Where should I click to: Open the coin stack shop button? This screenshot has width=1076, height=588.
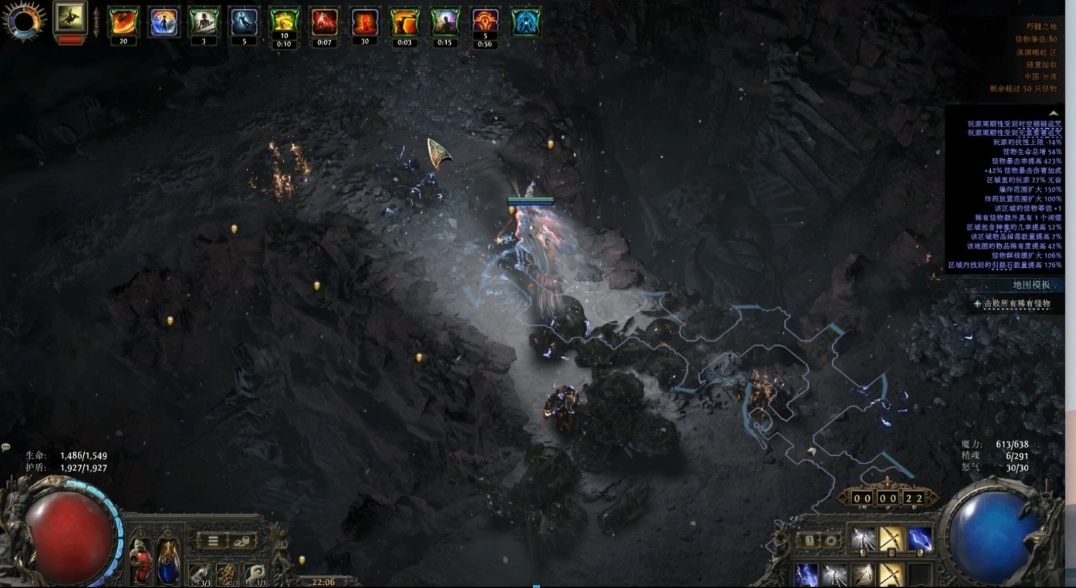[x=243, y=541]
